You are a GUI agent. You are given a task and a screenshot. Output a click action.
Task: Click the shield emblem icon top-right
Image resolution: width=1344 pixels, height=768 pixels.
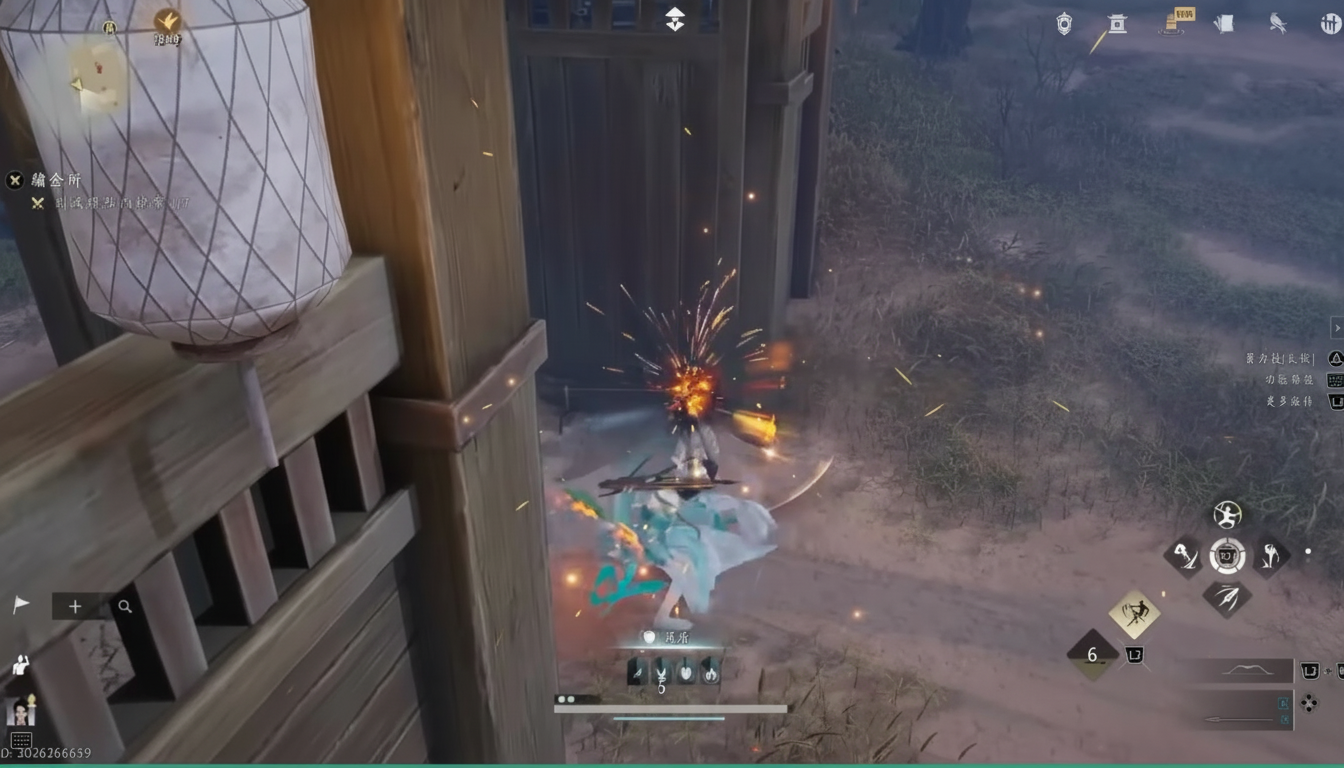pos(1063,23)
